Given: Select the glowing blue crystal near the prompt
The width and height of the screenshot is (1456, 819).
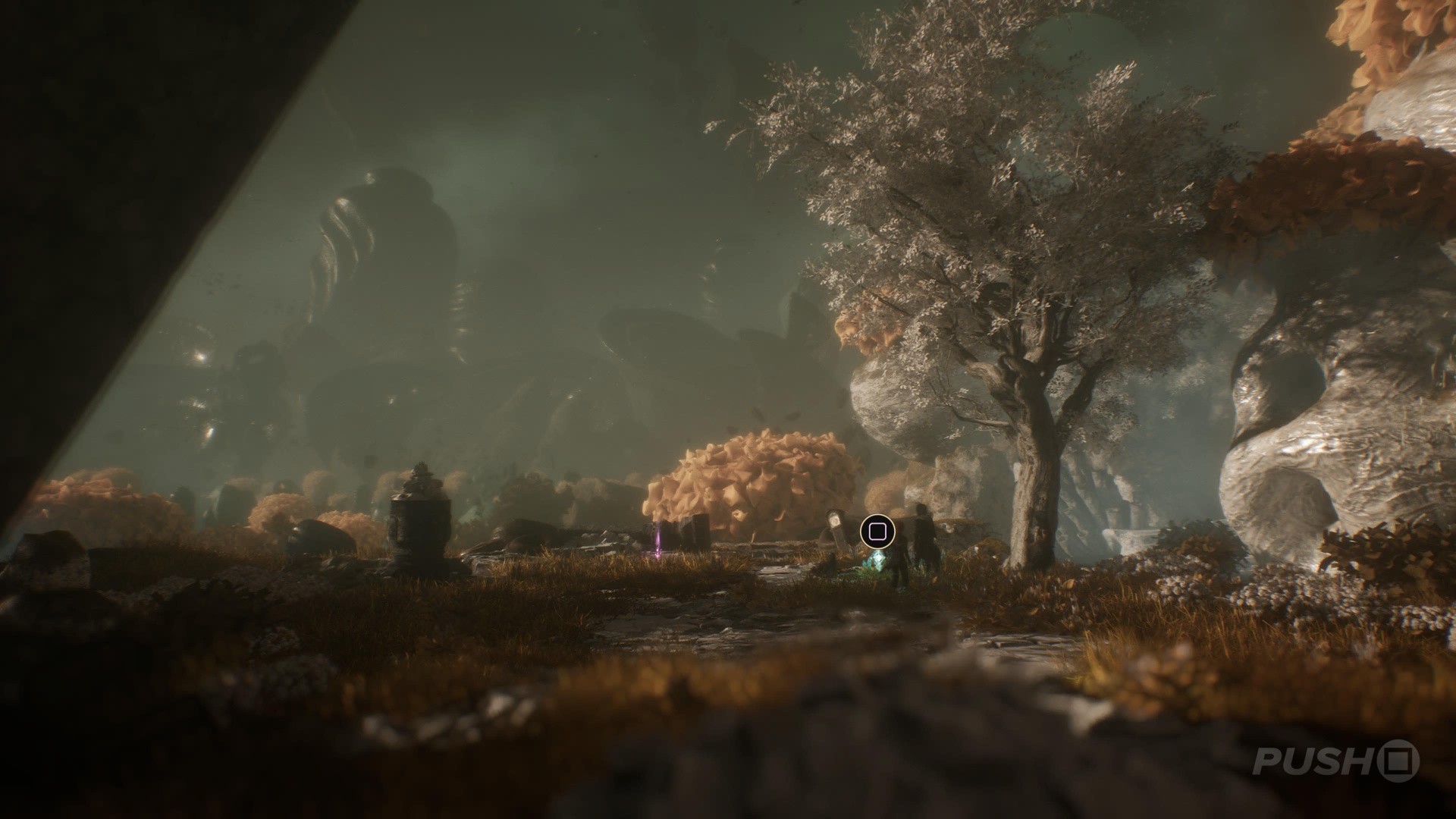Looking at the screenshot, I should point(878,563).
